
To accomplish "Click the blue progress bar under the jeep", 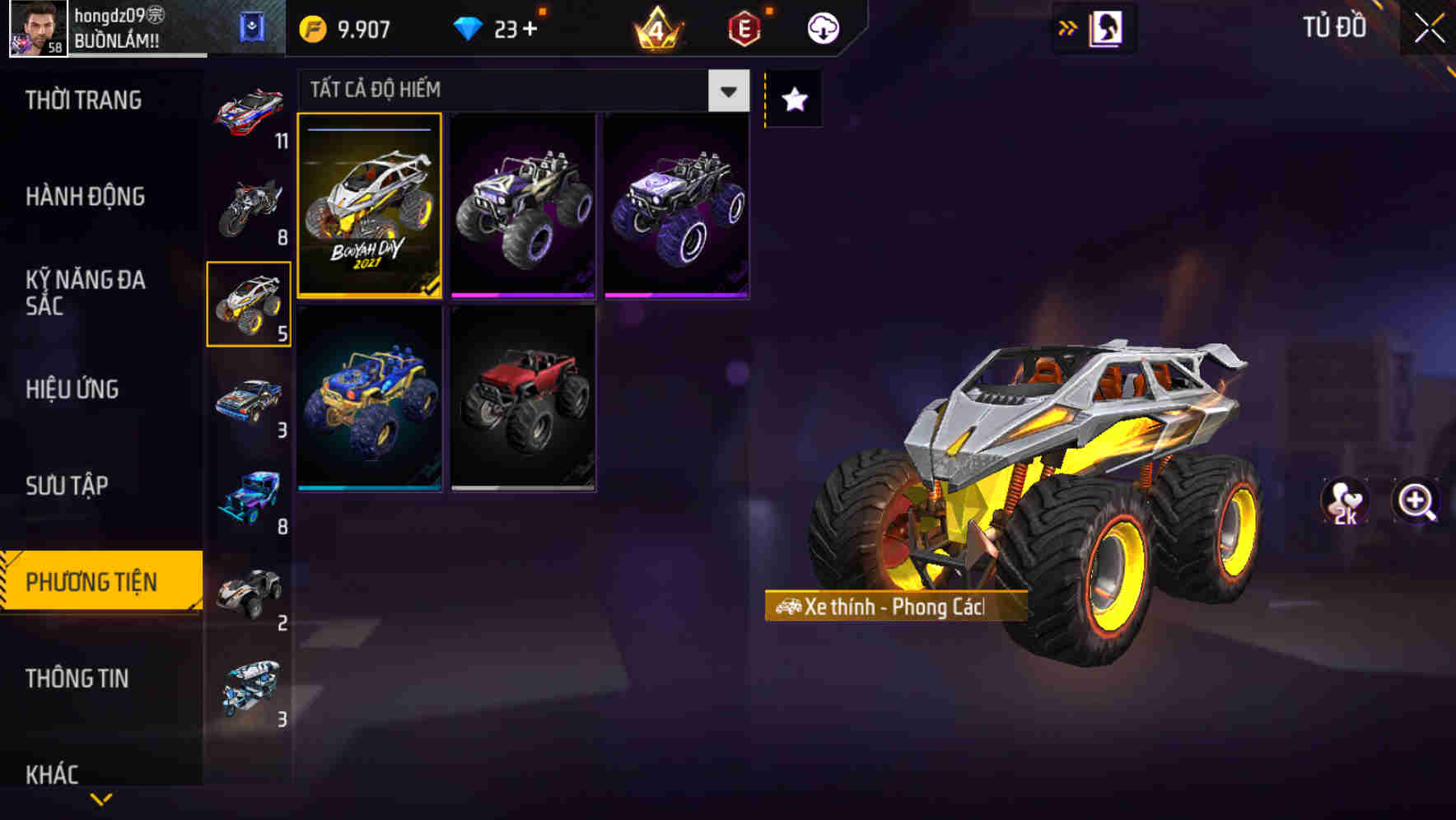I will (x=370, y=487).
